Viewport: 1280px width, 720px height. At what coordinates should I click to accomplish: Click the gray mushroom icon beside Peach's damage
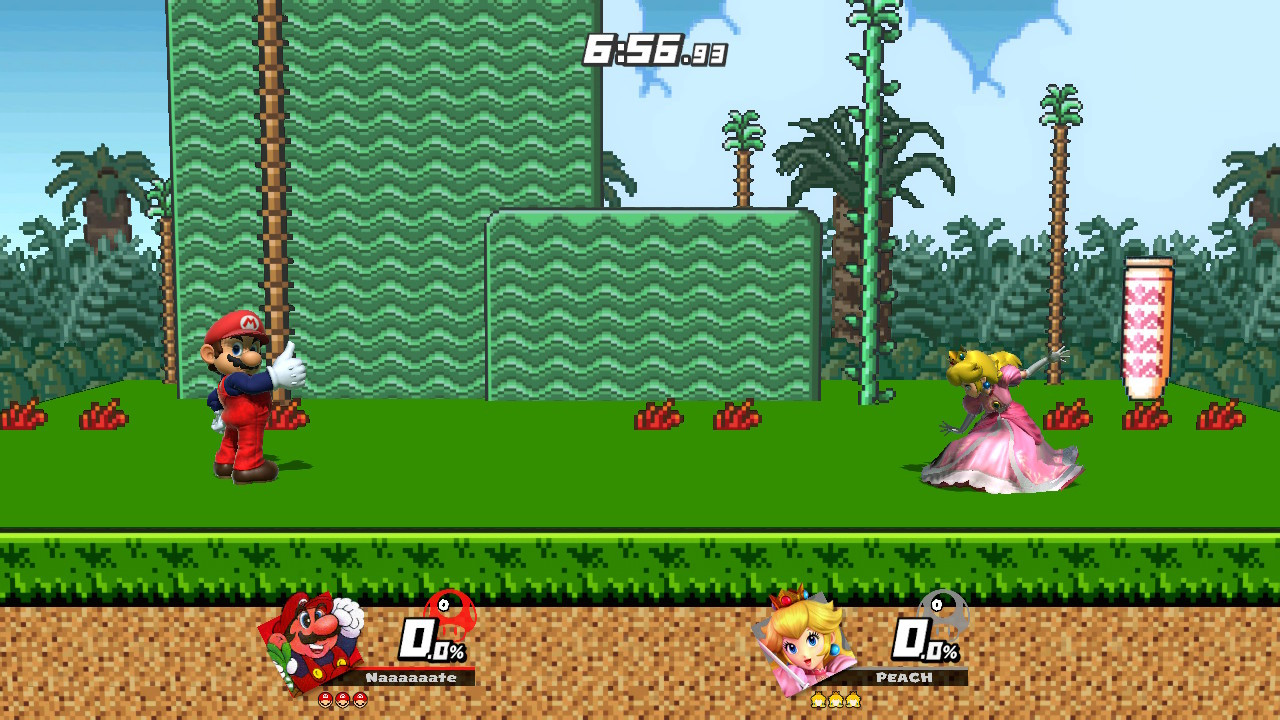(941, 614)
